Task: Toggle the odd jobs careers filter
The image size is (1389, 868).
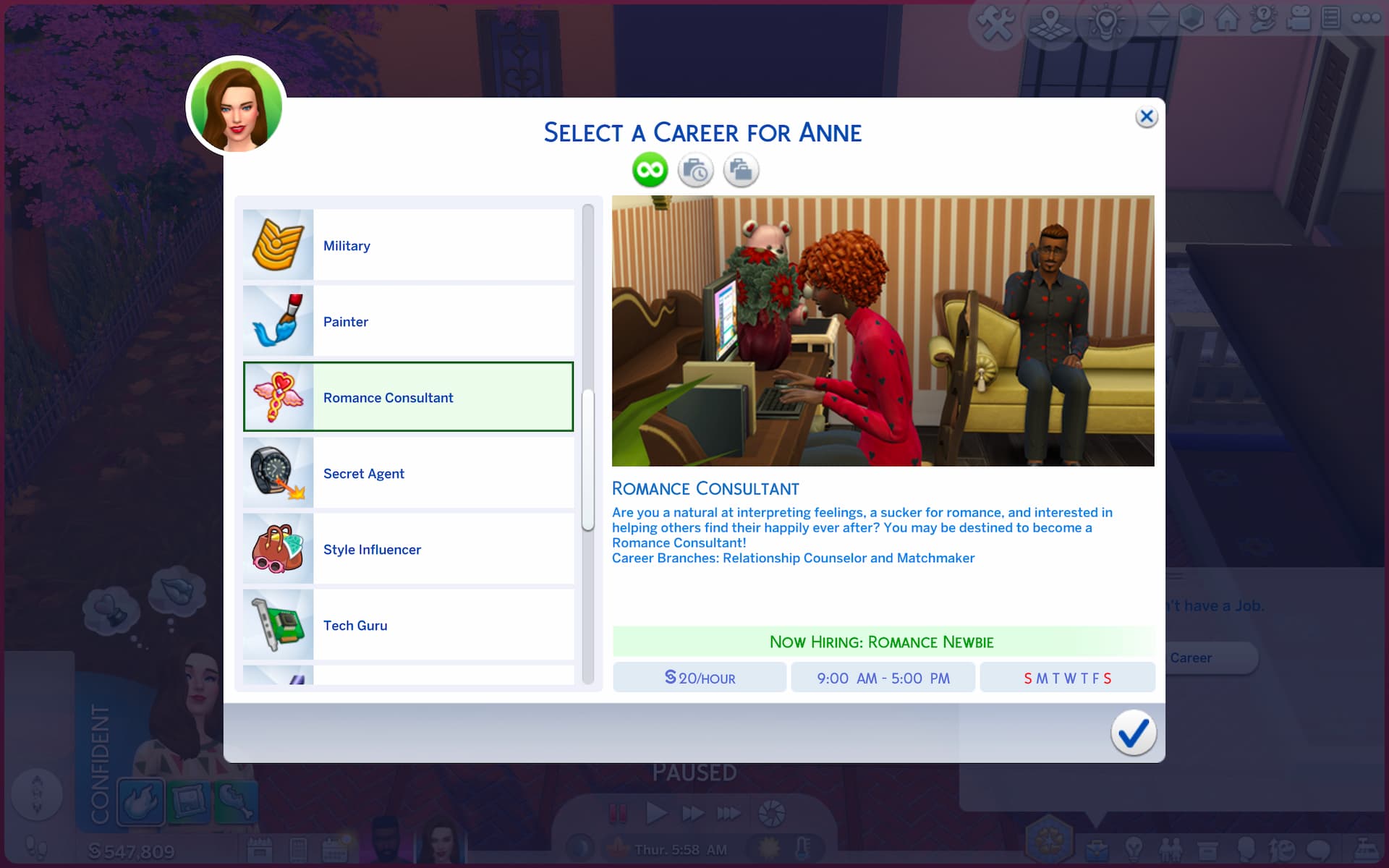Action: tap(741, 170)
